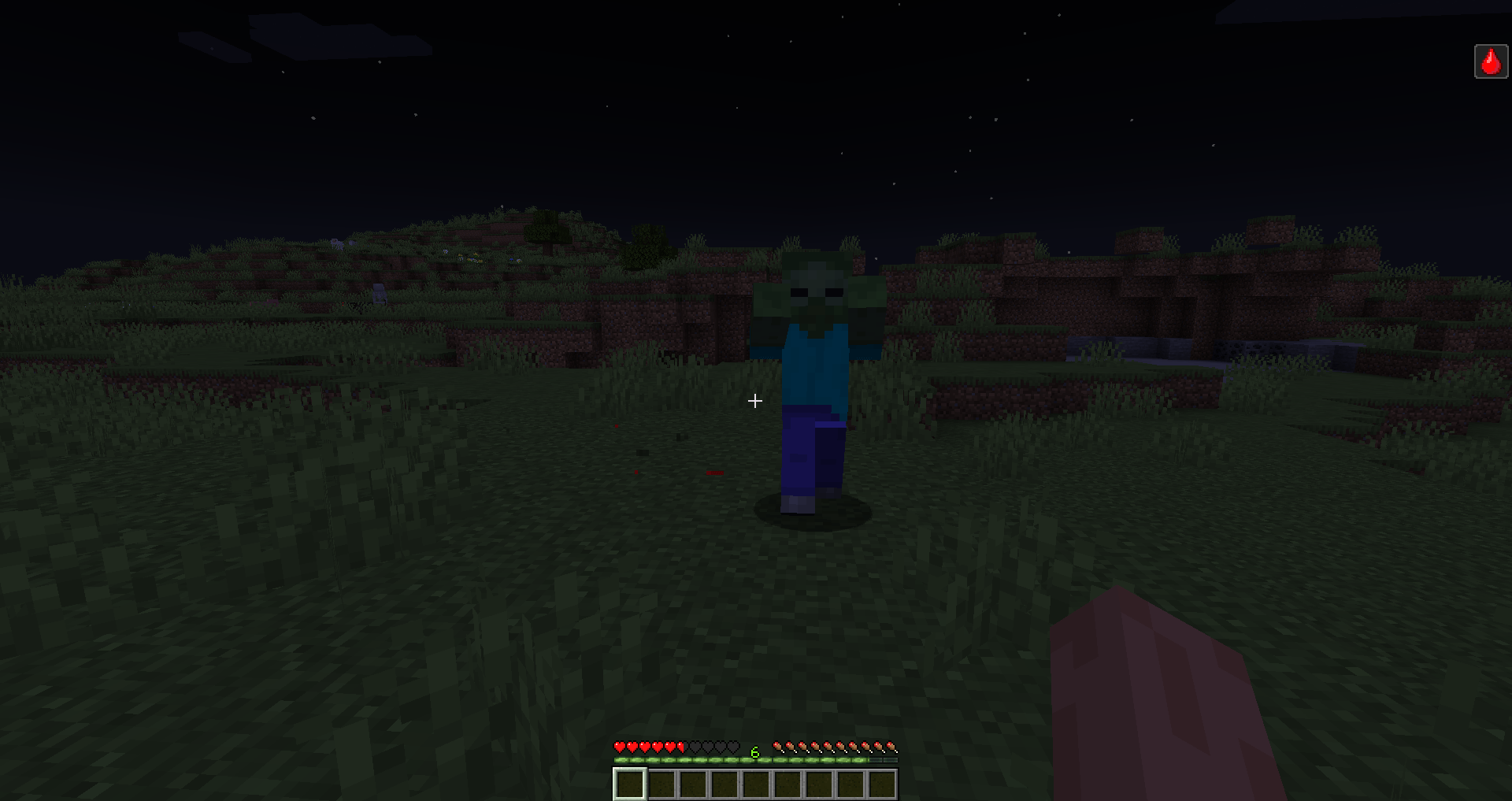Click the fourth hotbar slot
The height and width of the screenshot is (801, 1512).
pyautogui.click(x=724, y=784)
